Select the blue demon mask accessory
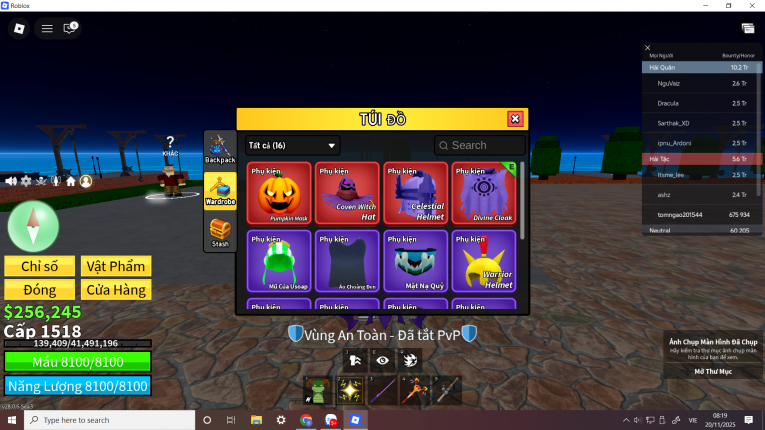 pos(415,260)
